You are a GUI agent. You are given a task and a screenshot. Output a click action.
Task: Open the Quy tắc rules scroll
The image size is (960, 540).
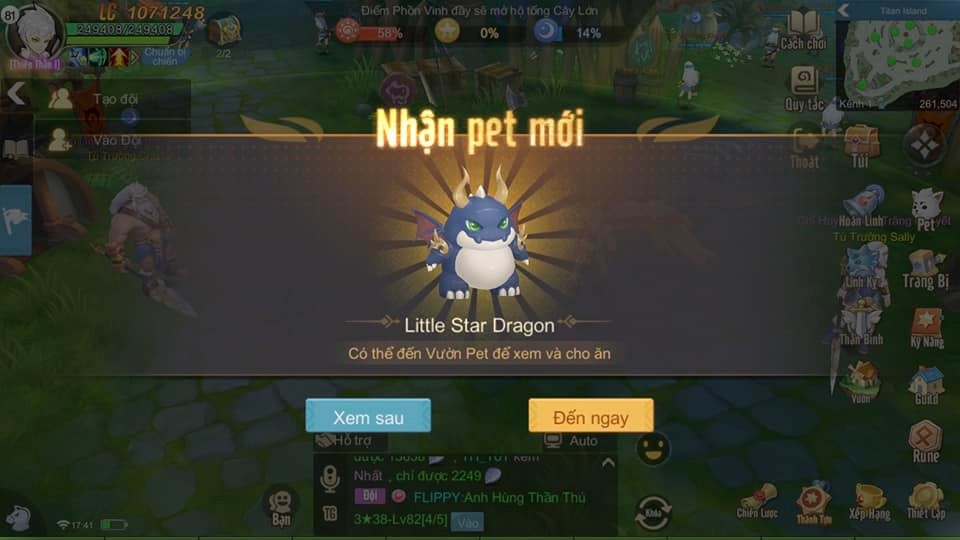[803, 86]
